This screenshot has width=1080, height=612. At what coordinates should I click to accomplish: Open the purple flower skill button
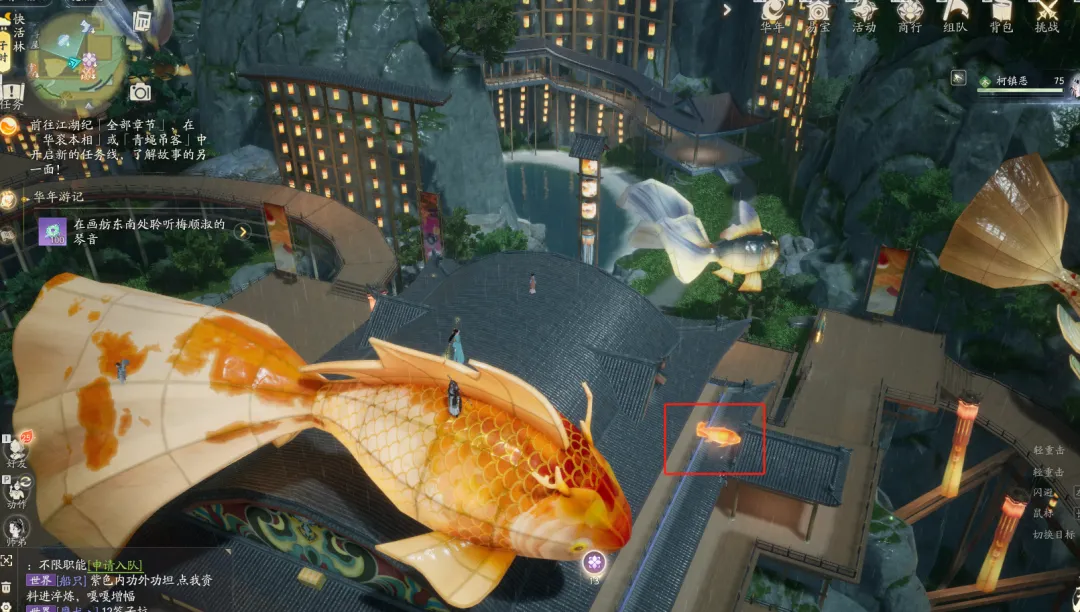594,562
